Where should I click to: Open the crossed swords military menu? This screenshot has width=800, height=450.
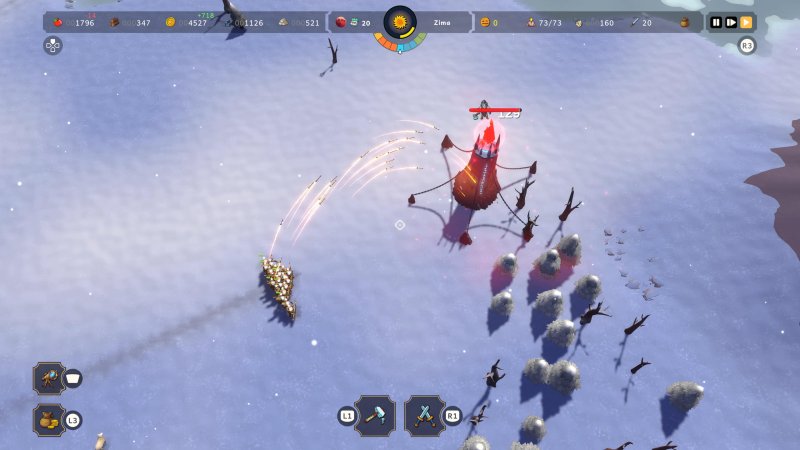(425, 414)
